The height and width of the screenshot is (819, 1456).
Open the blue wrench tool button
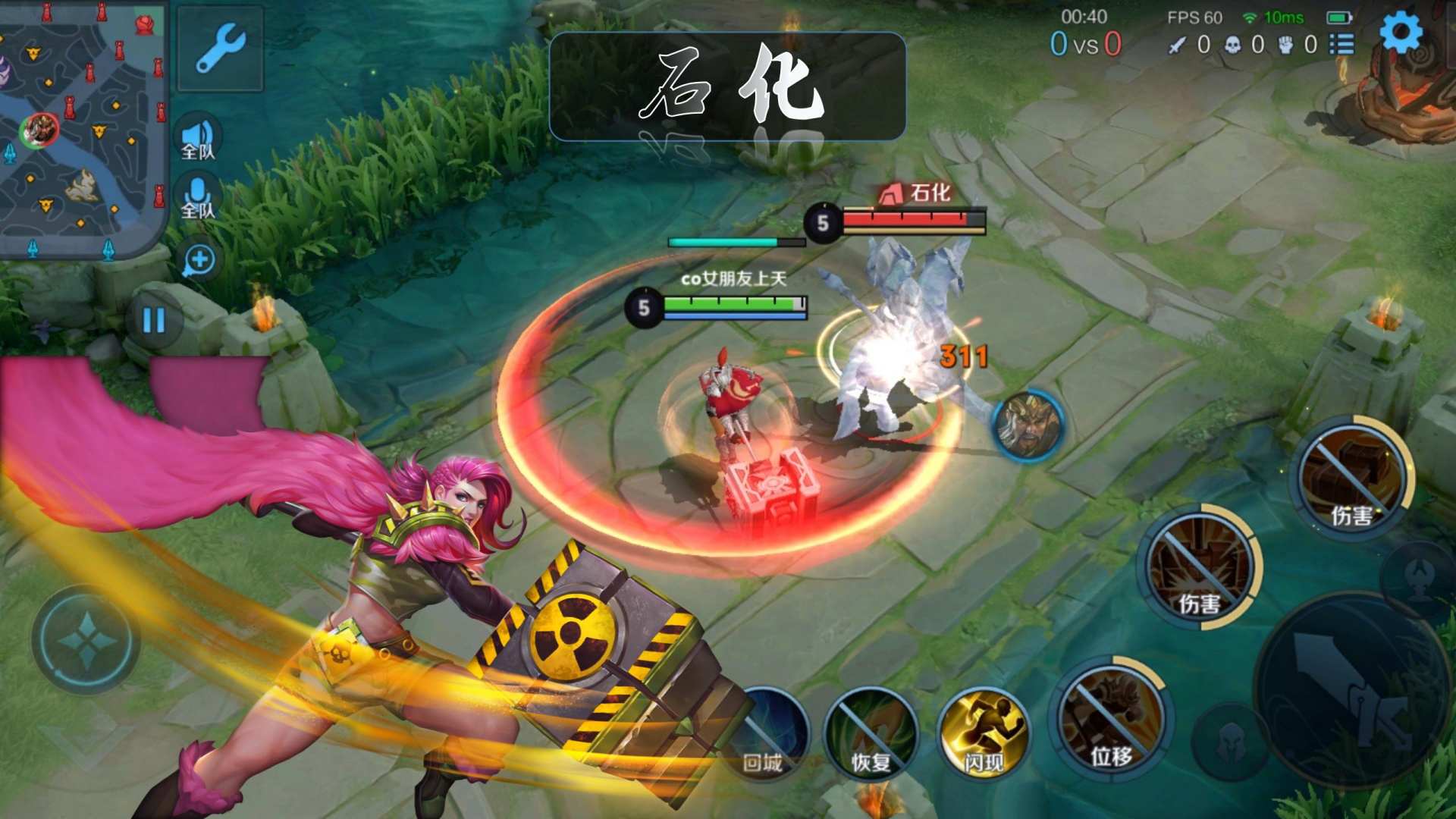[220, 49]
